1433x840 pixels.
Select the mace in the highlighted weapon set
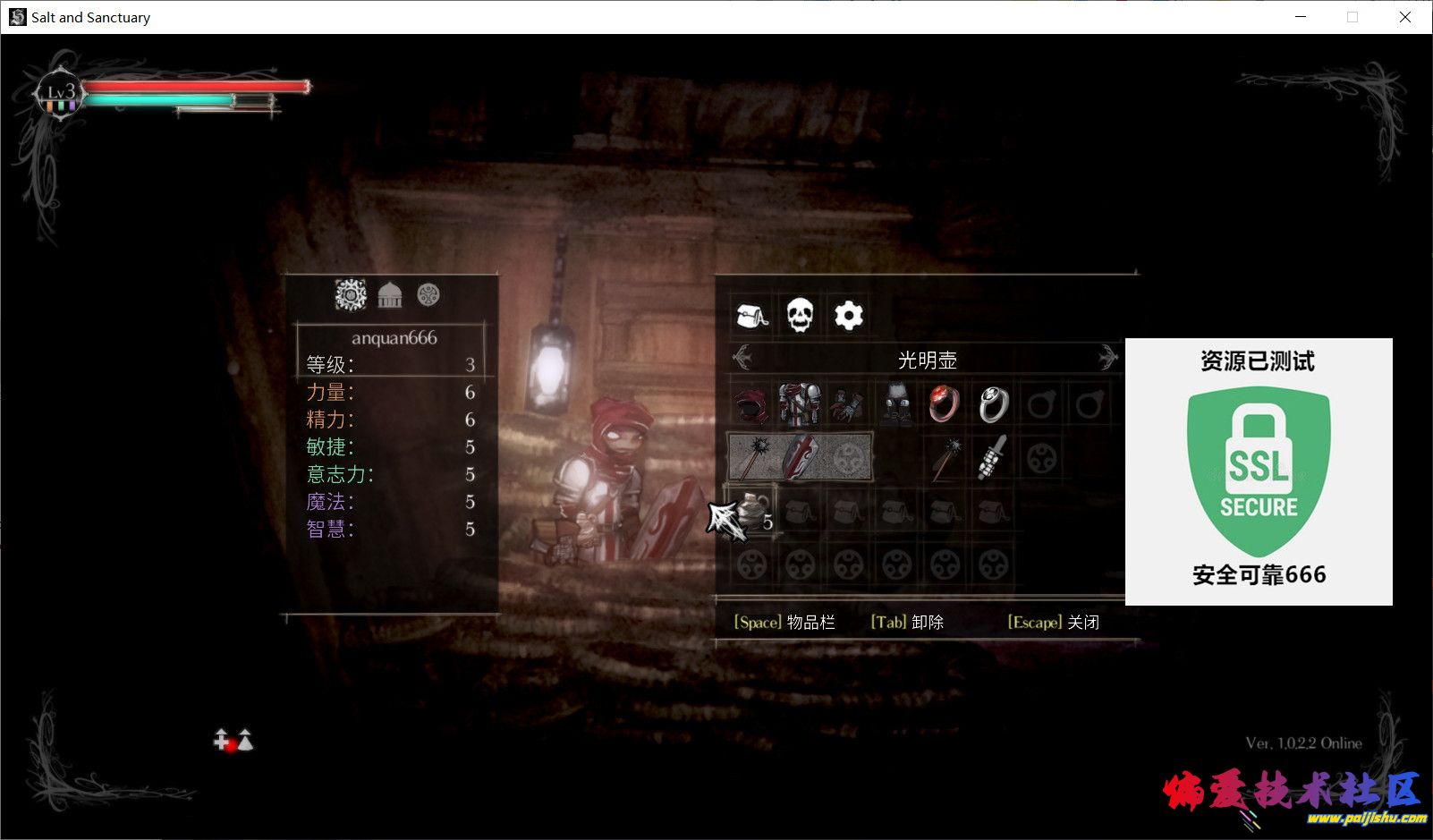751,457
